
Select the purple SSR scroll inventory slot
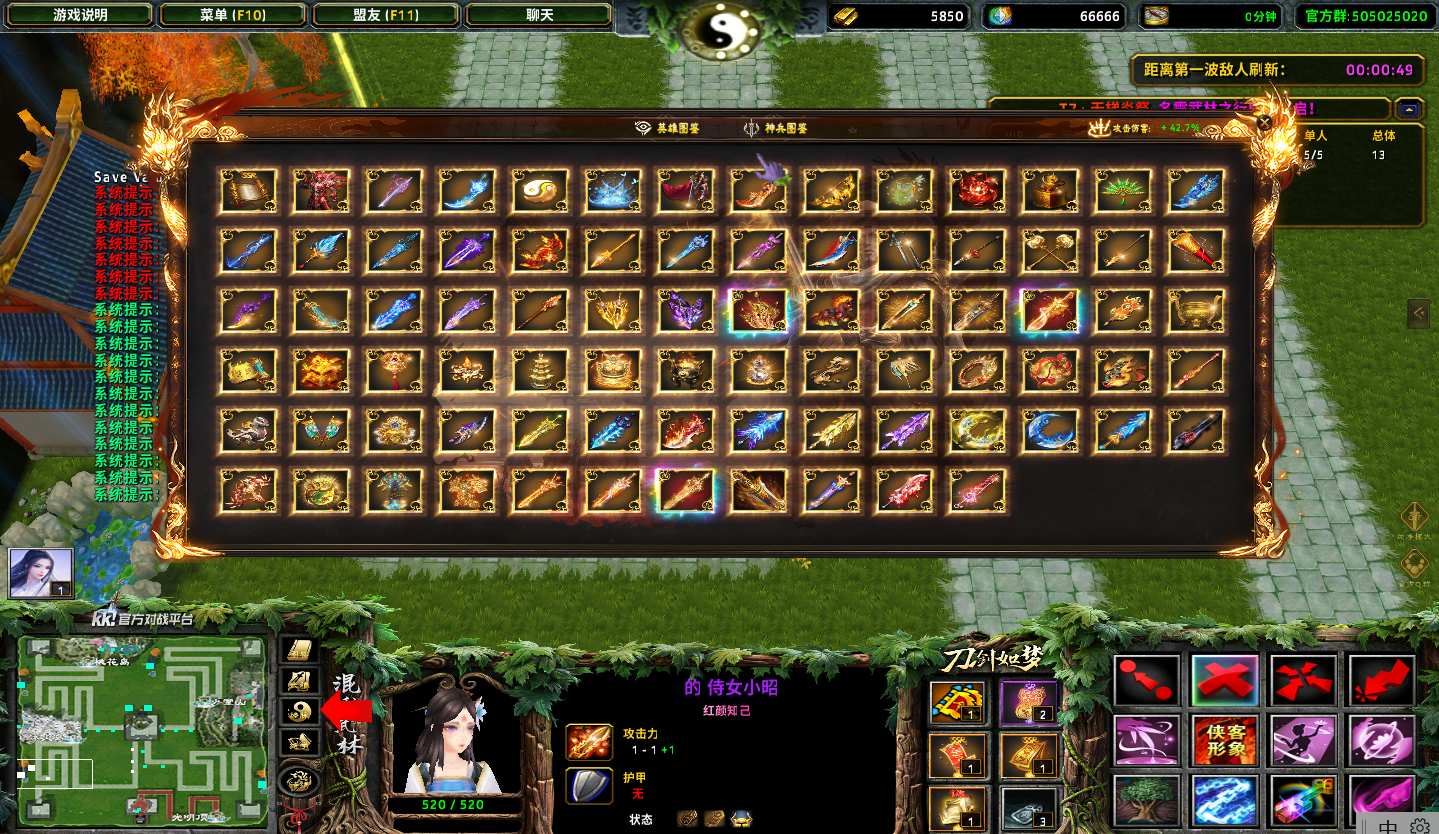[x=1028, y=701]
